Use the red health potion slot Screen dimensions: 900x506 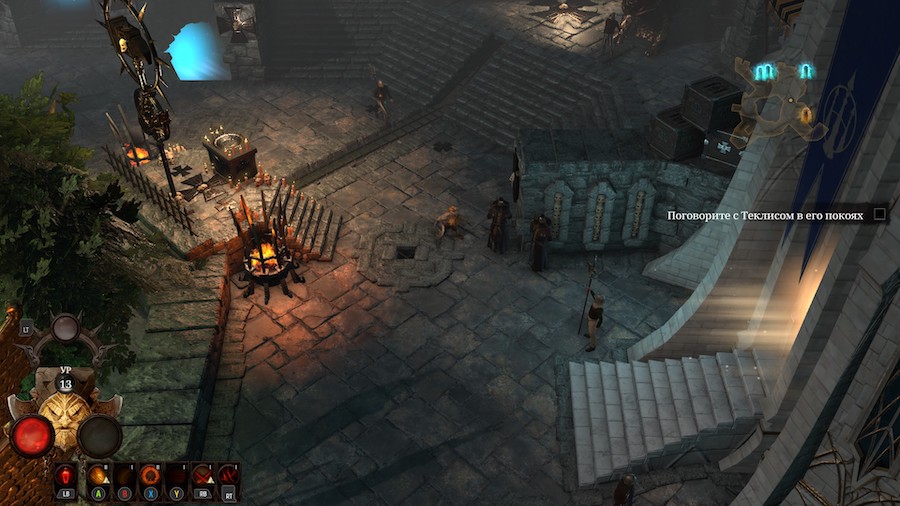click(65, 475)
